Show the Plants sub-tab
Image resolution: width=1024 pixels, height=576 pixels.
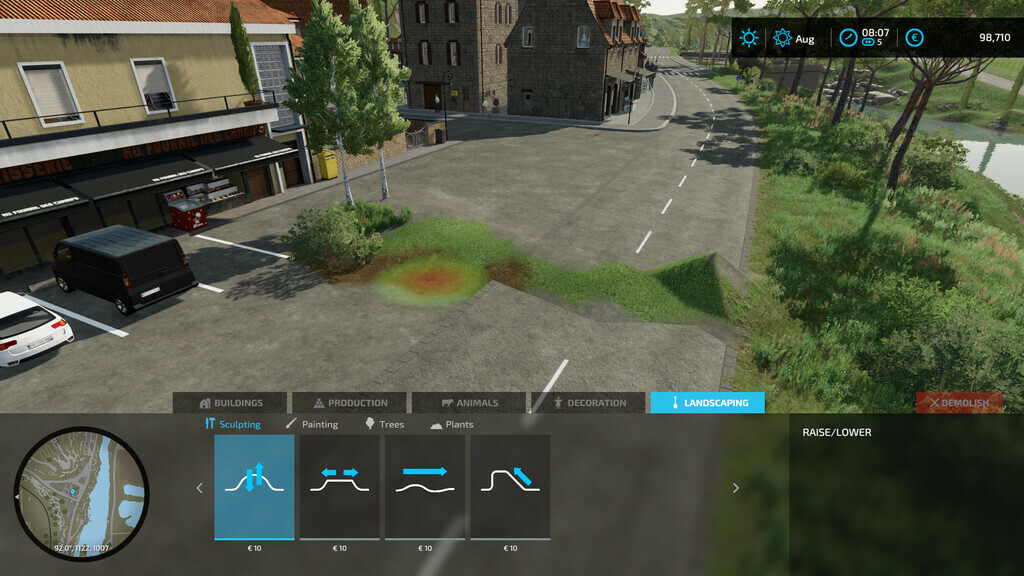452,424
